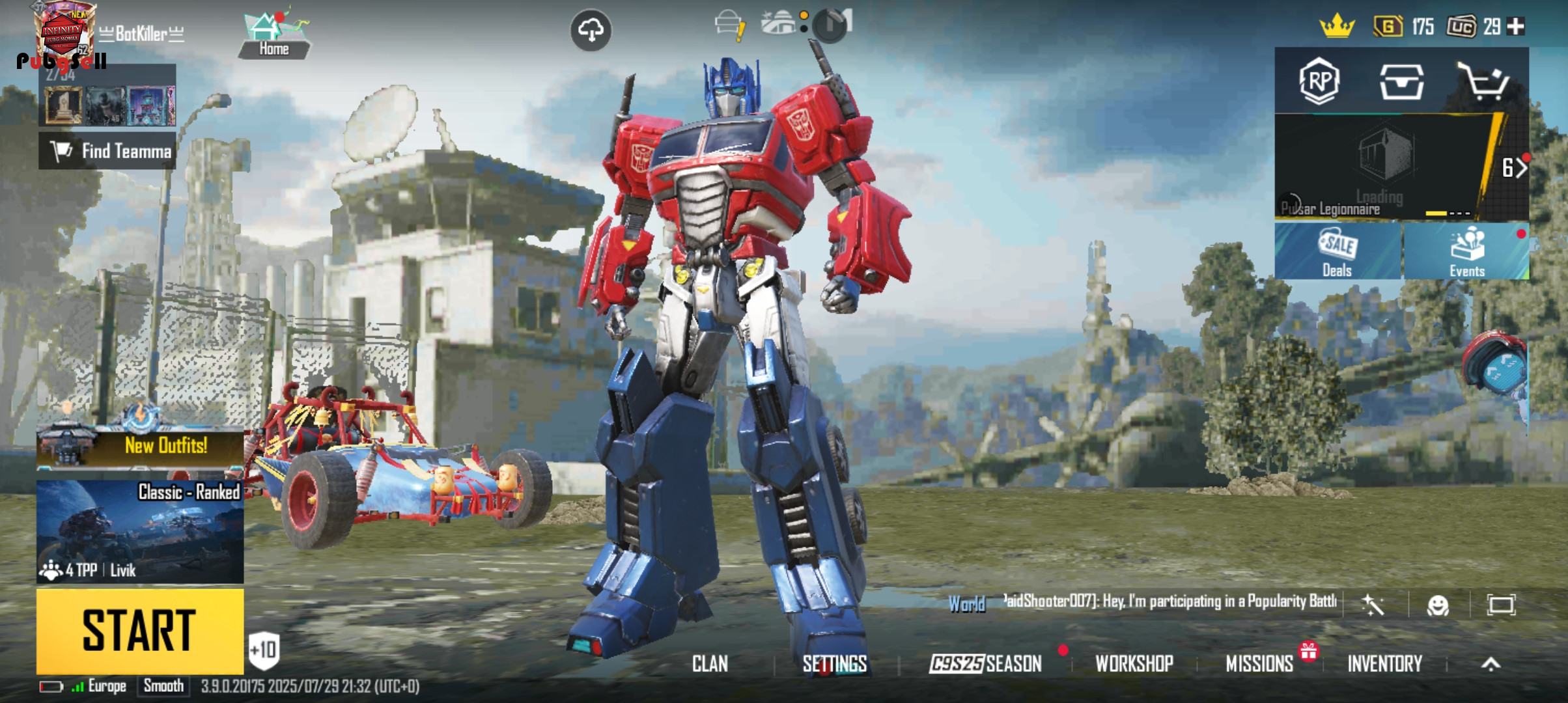This screenshot has width=1568, height=703.
Task: Open the SETTINGS menu
Action: pyautogui.click(x=834, y=664)
